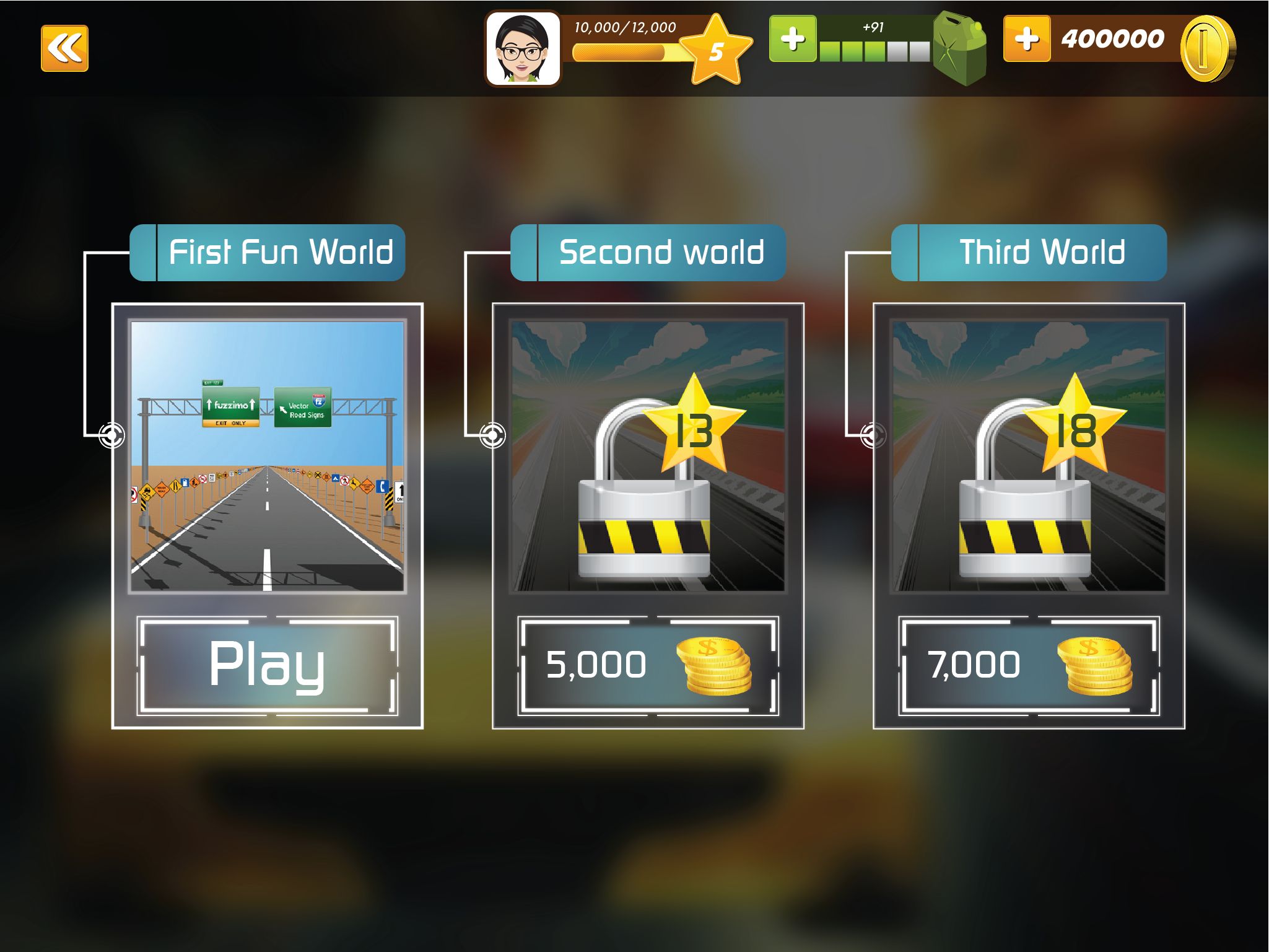Viewport: 1269px width, 952px height.
Task: Buy more coins with the orange plus button
Action: click(1026, 39)
